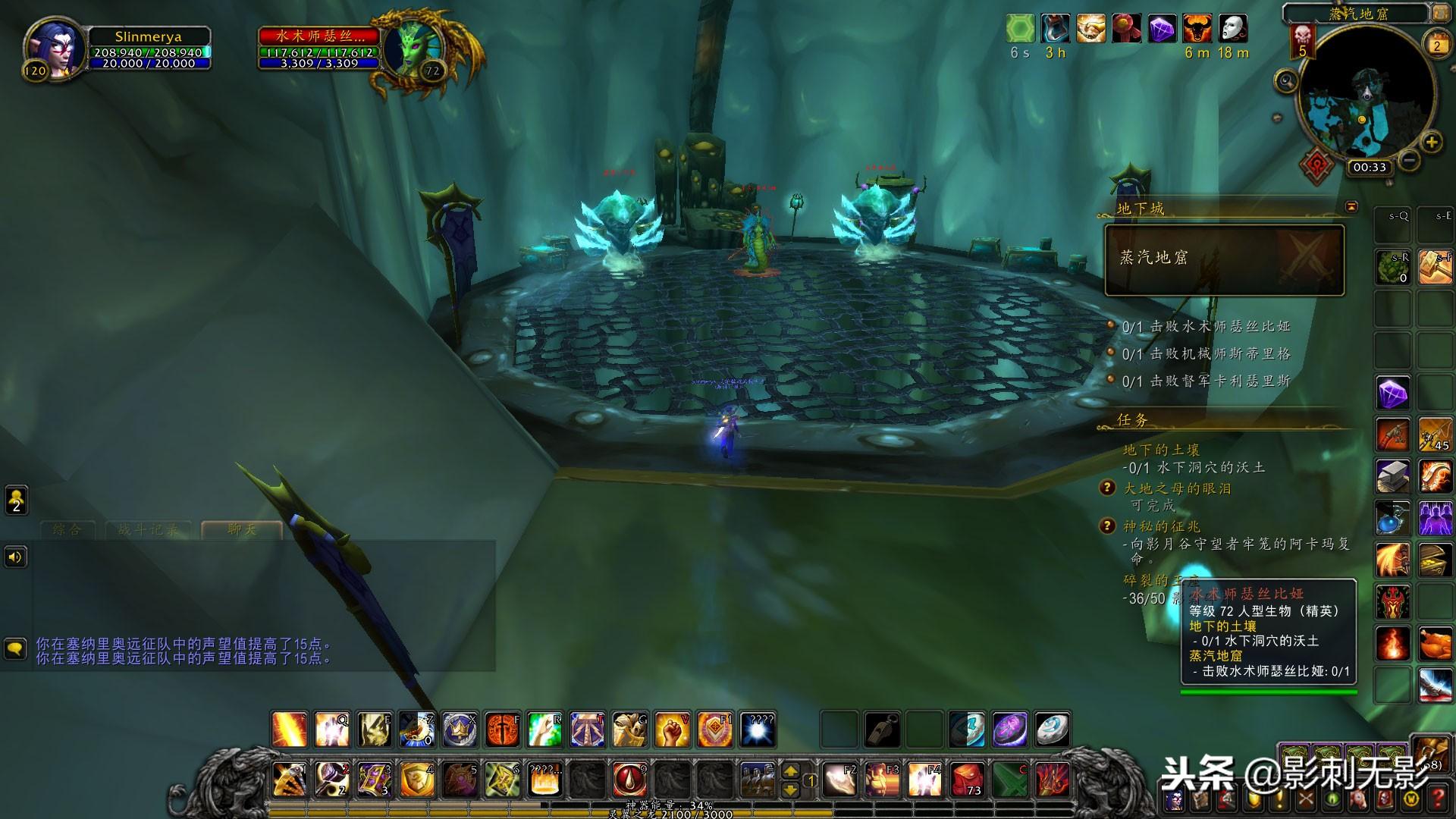
Task: Open the 神秘的征兆 quest entry
Action: tap(1161, 526)
